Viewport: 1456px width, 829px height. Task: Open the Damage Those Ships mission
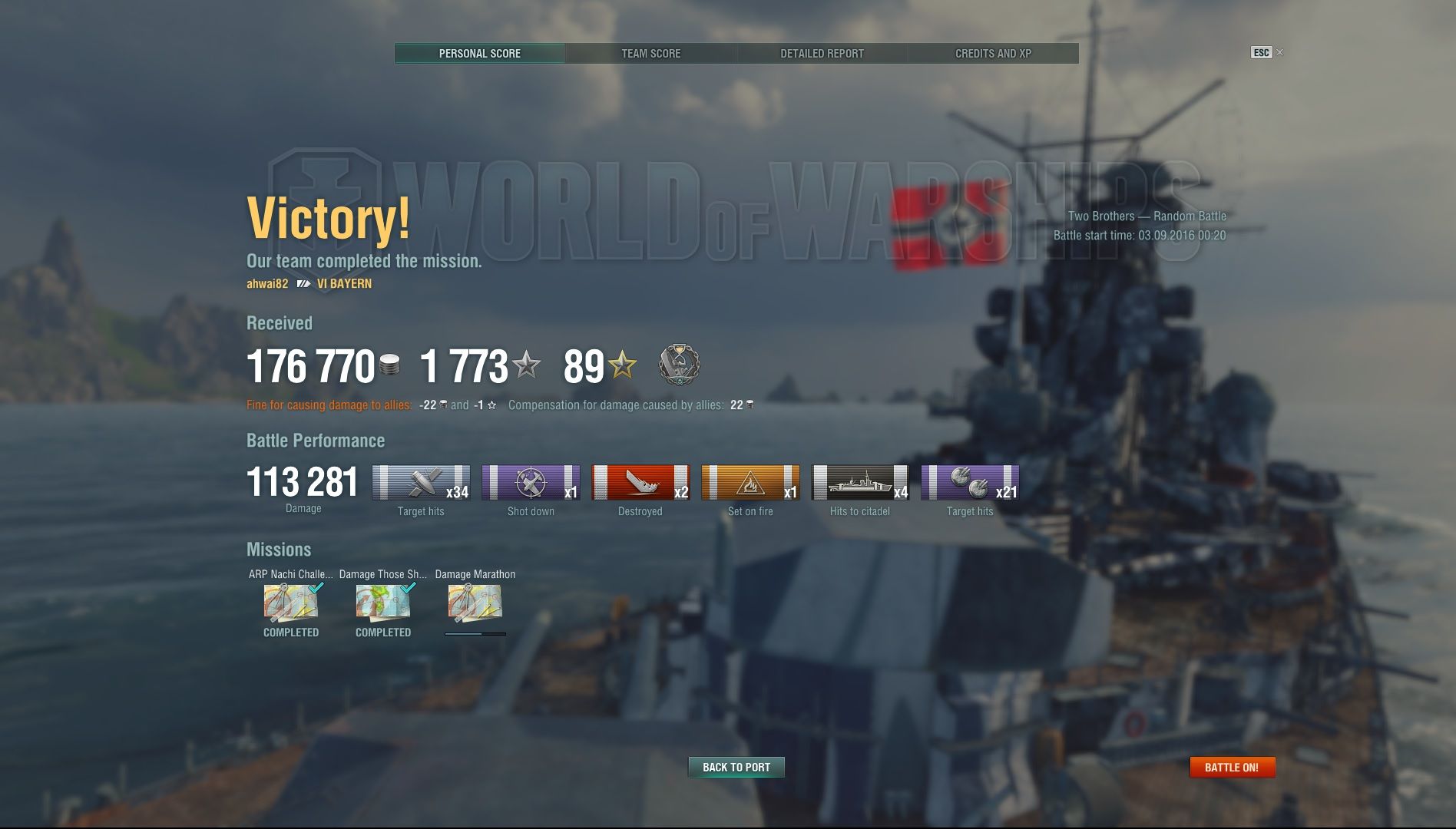point(383,603)
